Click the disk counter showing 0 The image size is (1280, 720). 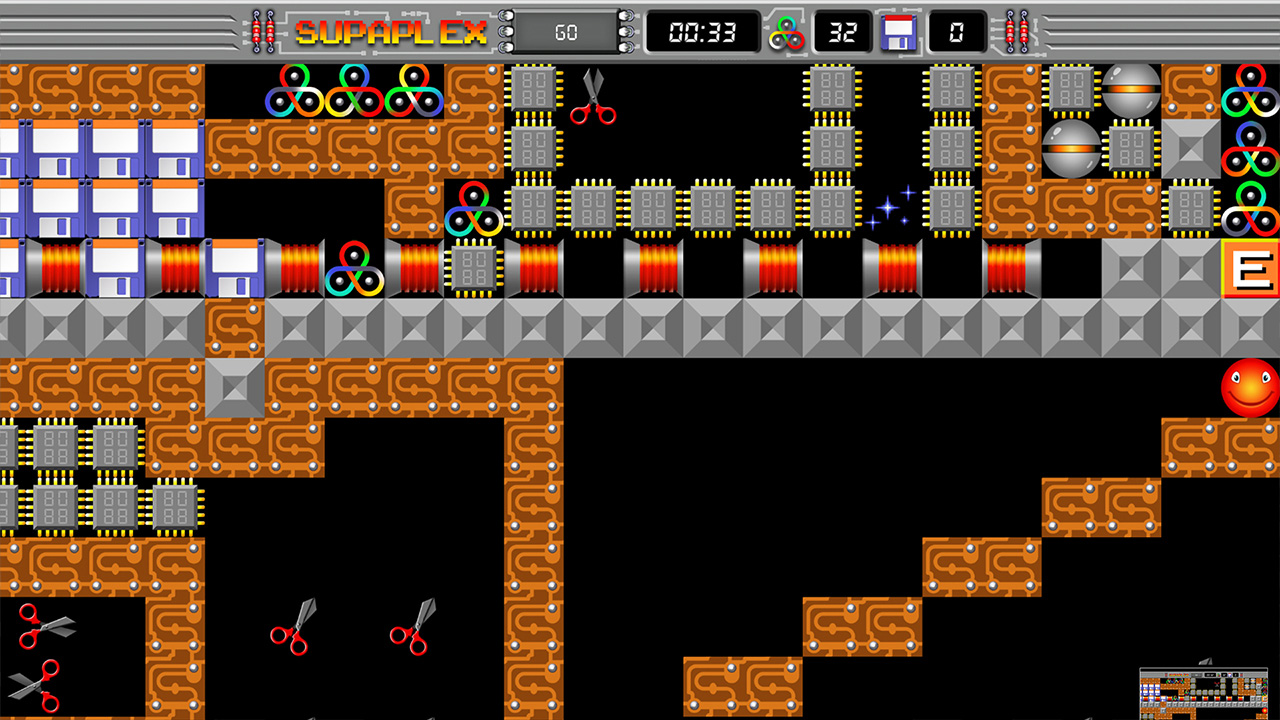(955, 31)
